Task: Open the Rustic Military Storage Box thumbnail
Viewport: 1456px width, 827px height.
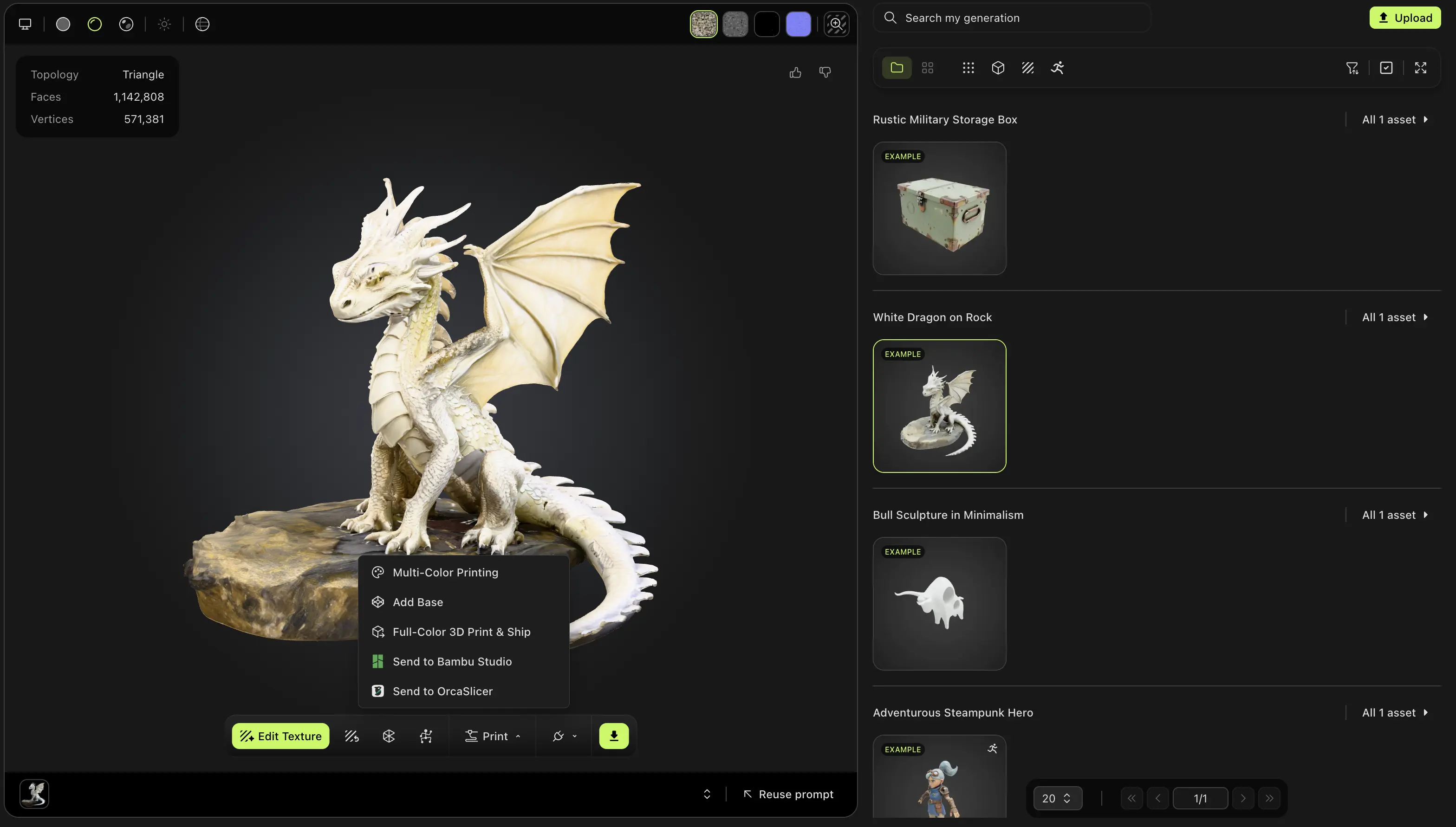Action: [x=939, y=208]
